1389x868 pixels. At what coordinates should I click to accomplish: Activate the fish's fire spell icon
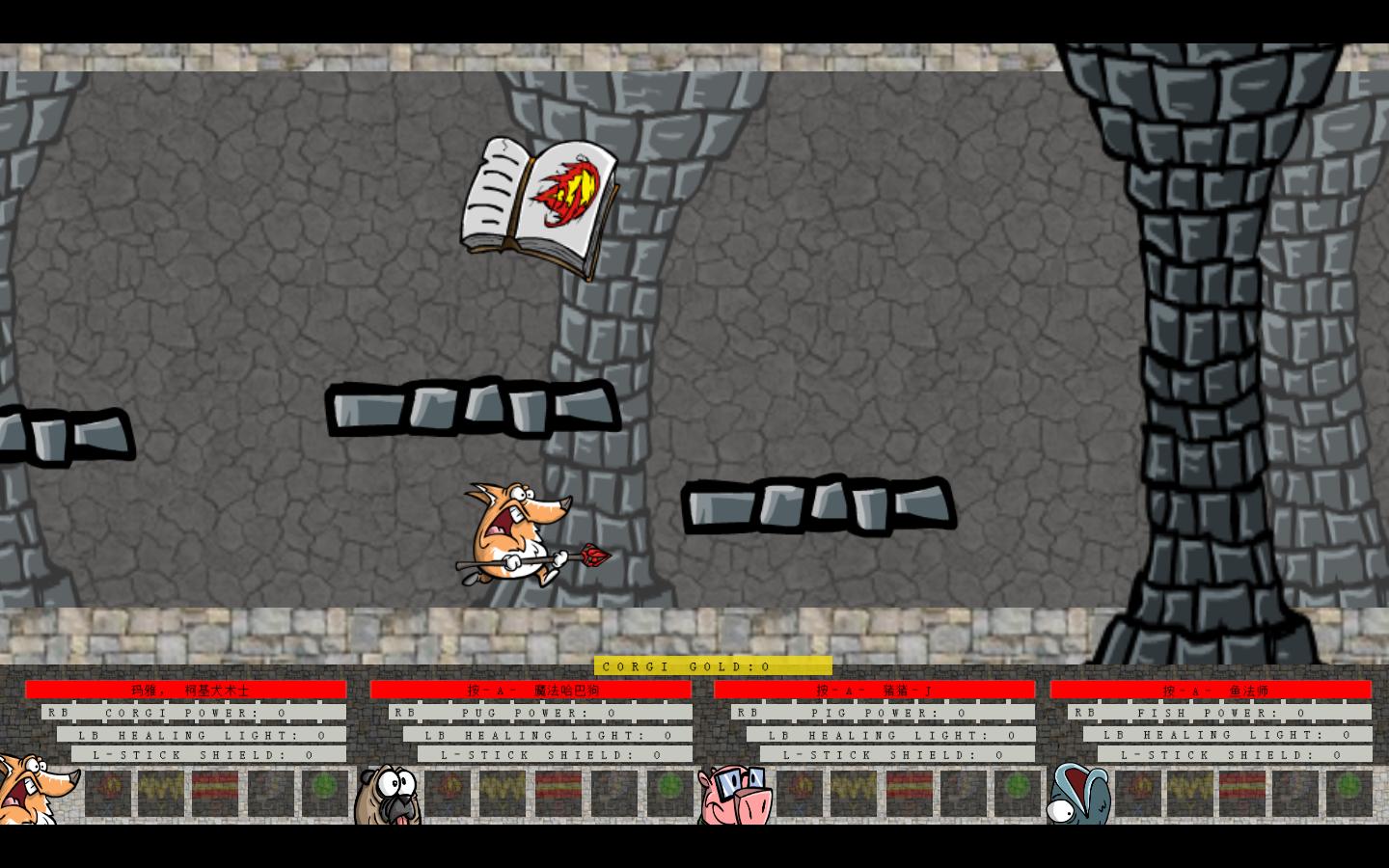click(1137, 793)
